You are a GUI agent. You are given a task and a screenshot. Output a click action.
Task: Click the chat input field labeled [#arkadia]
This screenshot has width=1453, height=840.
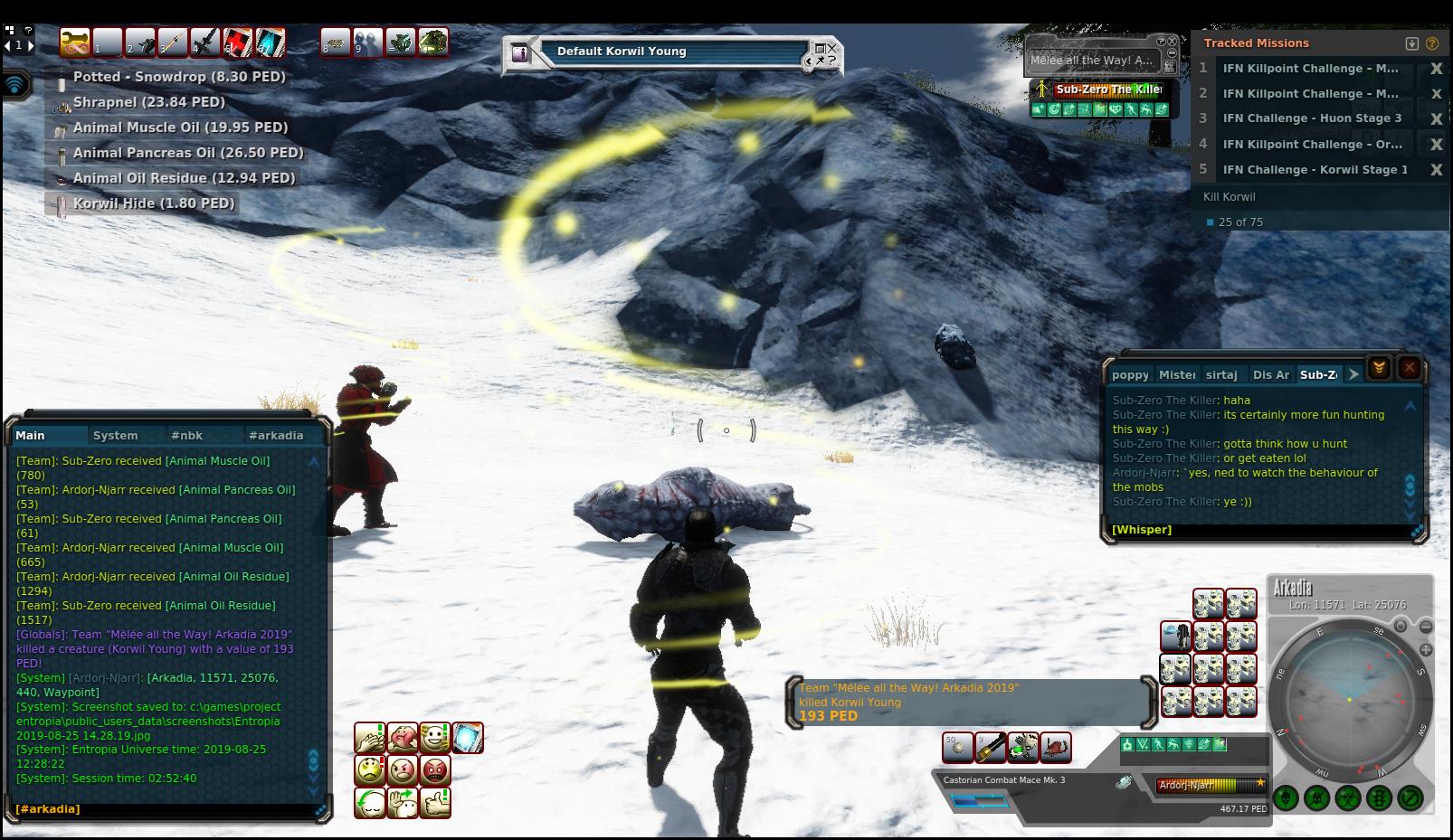tap(163, 809)
